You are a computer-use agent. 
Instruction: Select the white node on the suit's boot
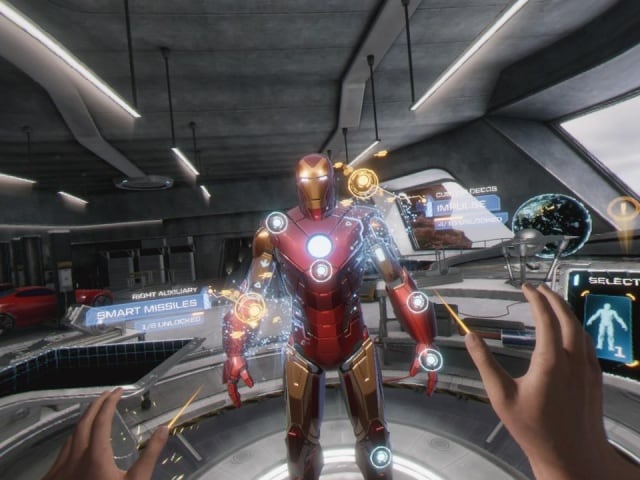[x=380, y=457]
